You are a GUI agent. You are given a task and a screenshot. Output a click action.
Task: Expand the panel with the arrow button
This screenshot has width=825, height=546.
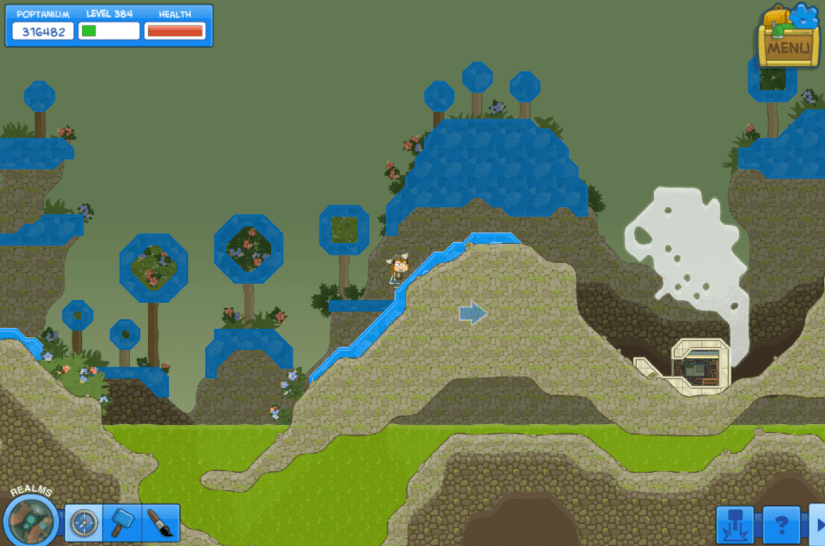(818, 524)
